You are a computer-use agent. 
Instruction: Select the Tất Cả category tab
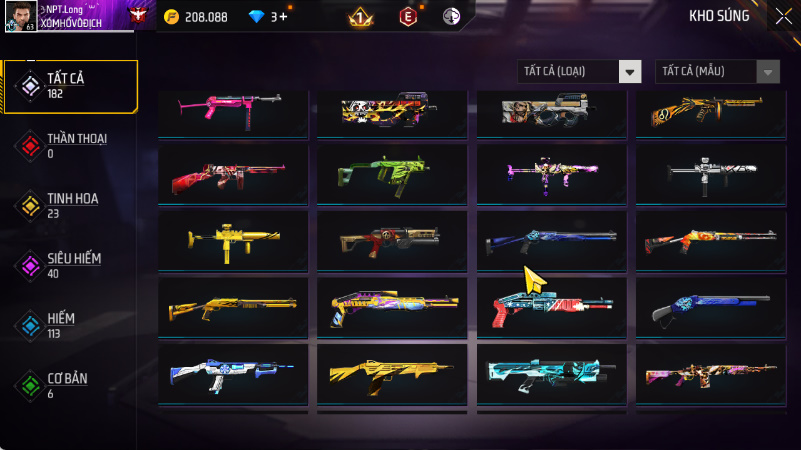[x=70, y=86]
